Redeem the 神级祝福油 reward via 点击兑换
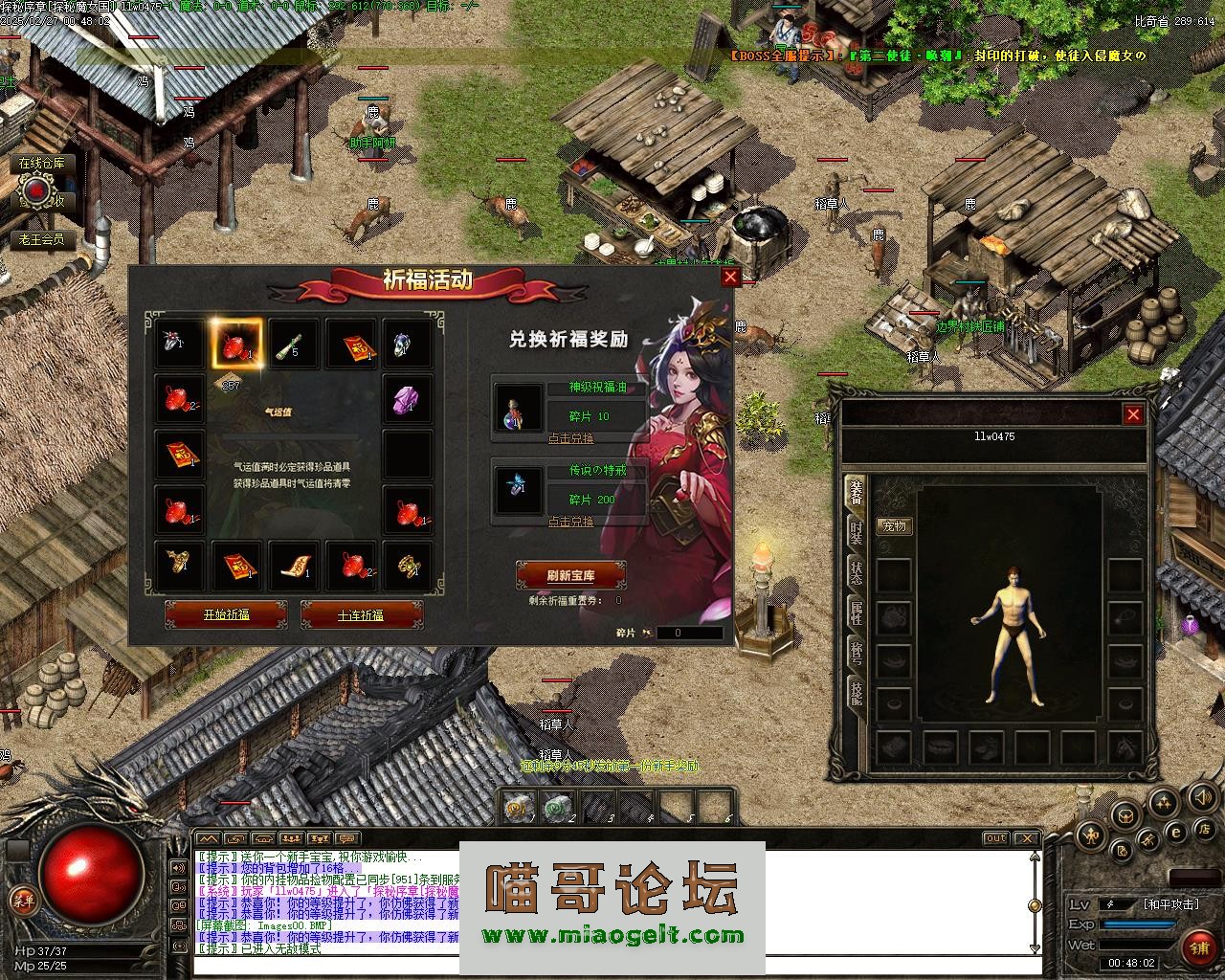 (x=570, y=438)
